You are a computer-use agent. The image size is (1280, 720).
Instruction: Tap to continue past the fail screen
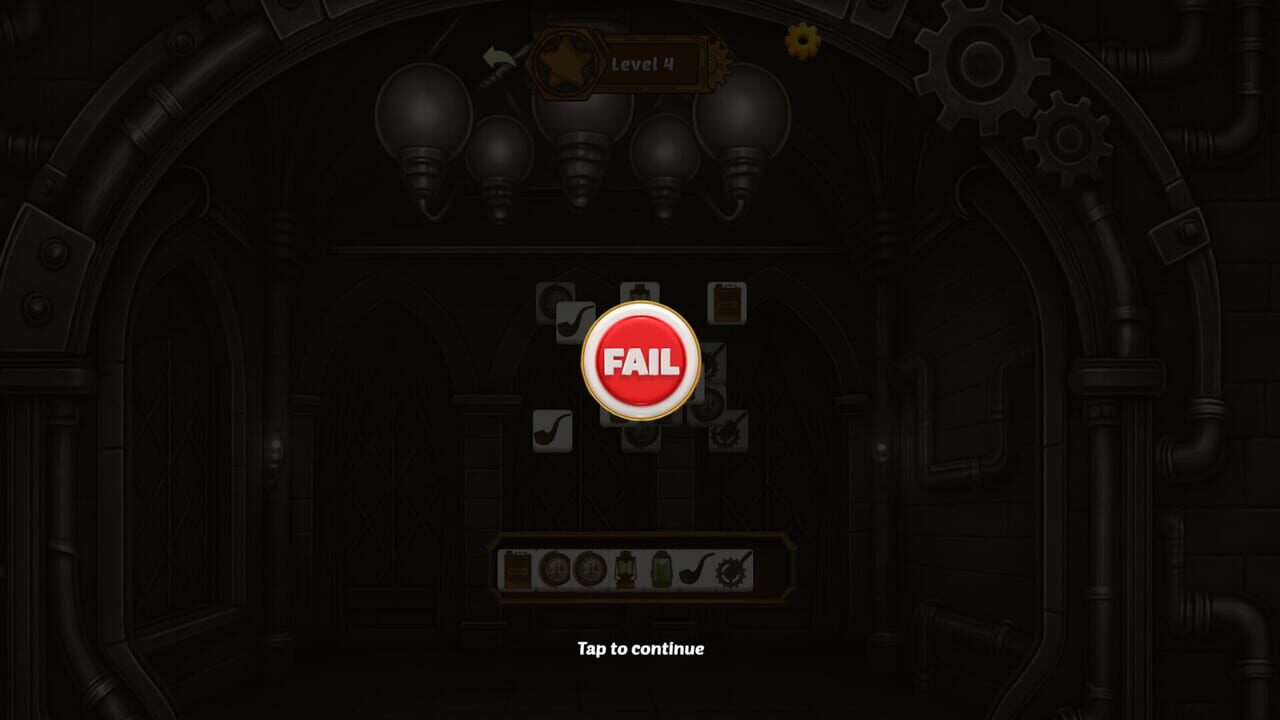pos(640,648)
